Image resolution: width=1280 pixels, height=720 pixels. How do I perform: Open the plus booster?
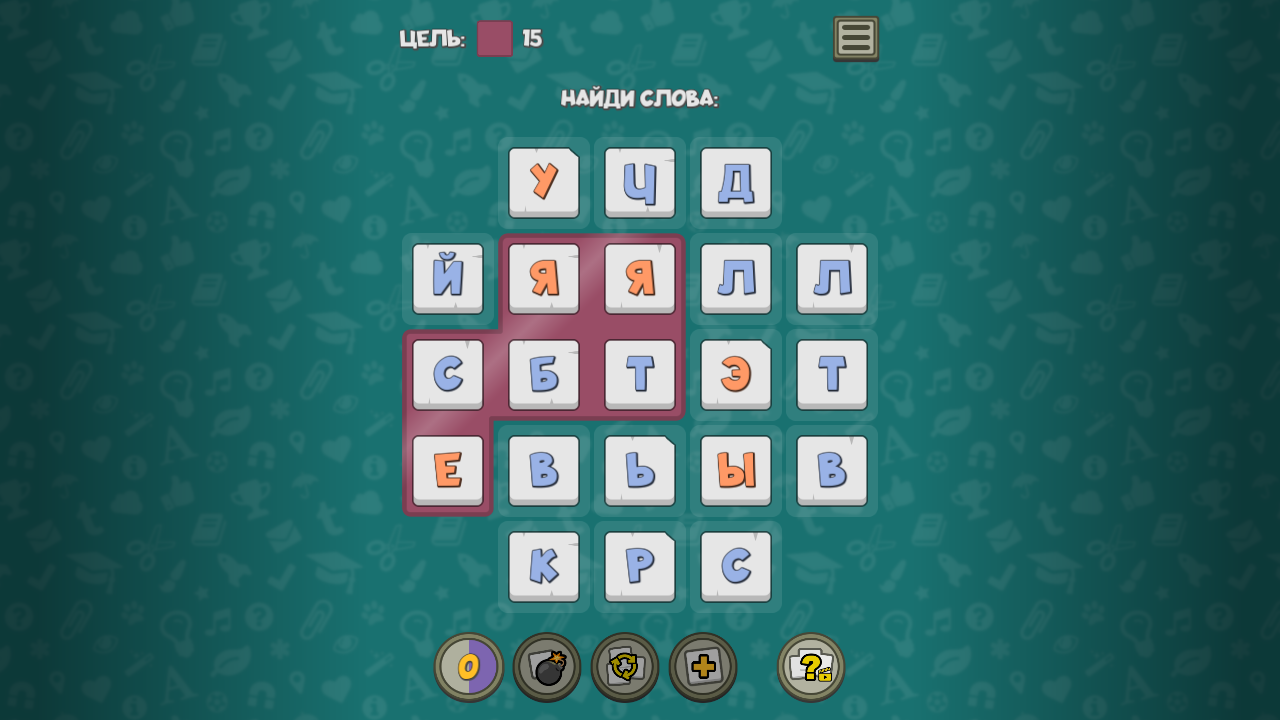702,666
